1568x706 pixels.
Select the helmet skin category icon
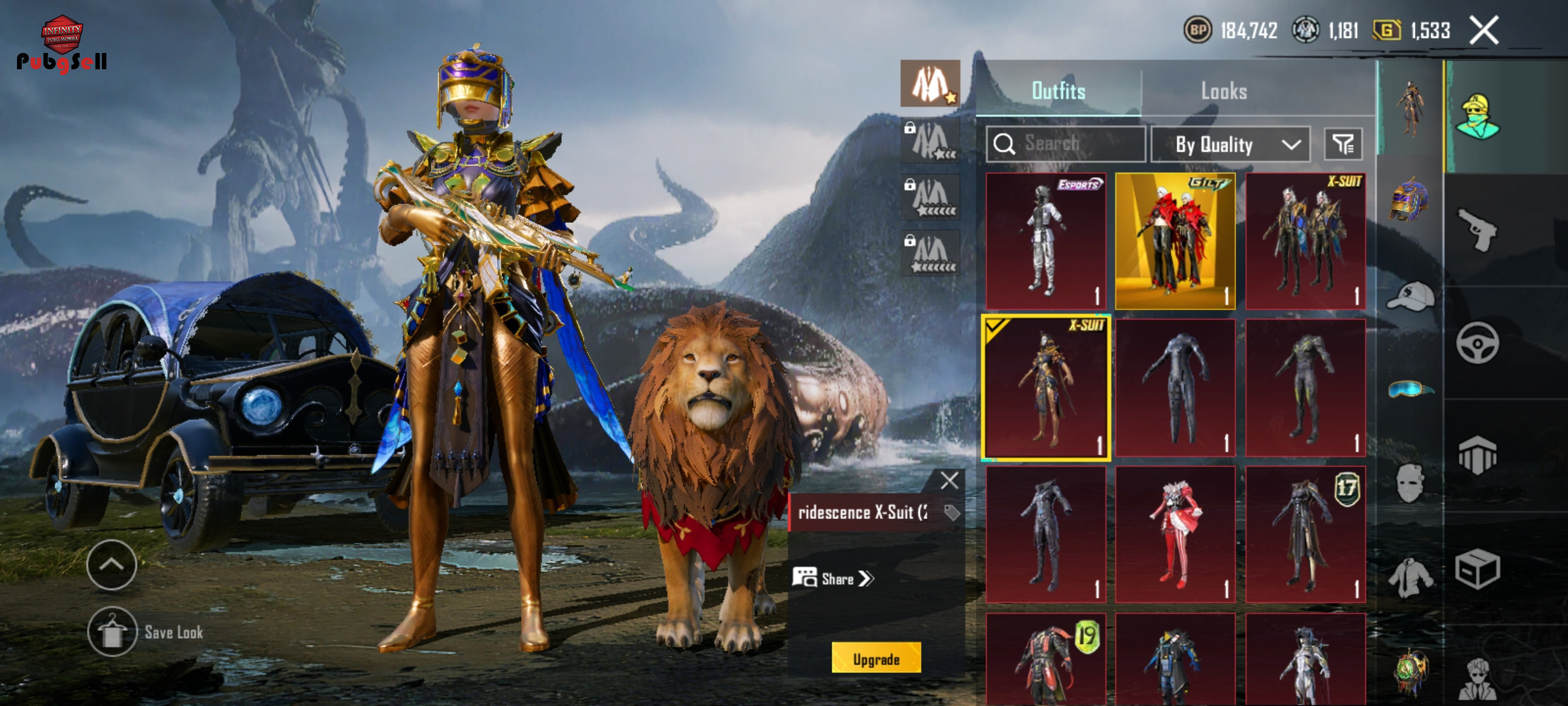point(1410,200)
